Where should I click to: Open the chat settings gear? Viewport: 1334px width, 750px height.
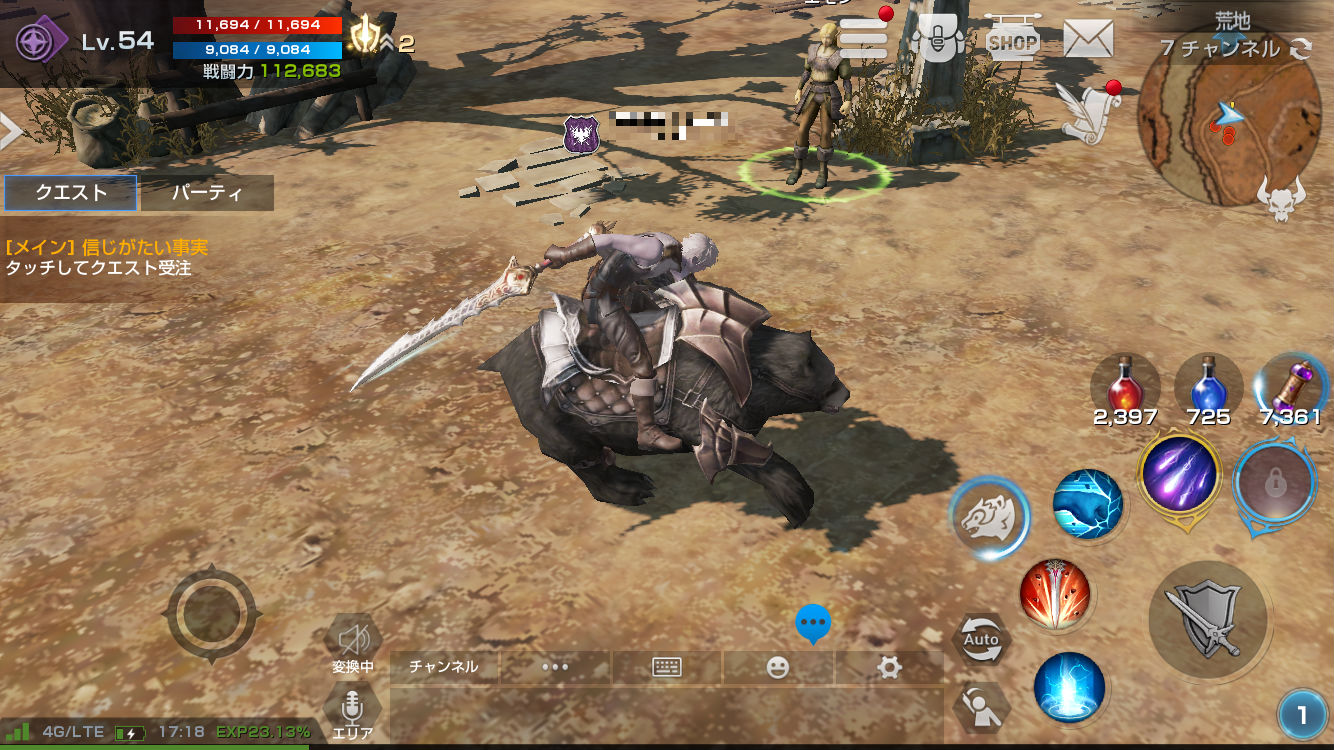pyautogui.click(x=889, y=667)
